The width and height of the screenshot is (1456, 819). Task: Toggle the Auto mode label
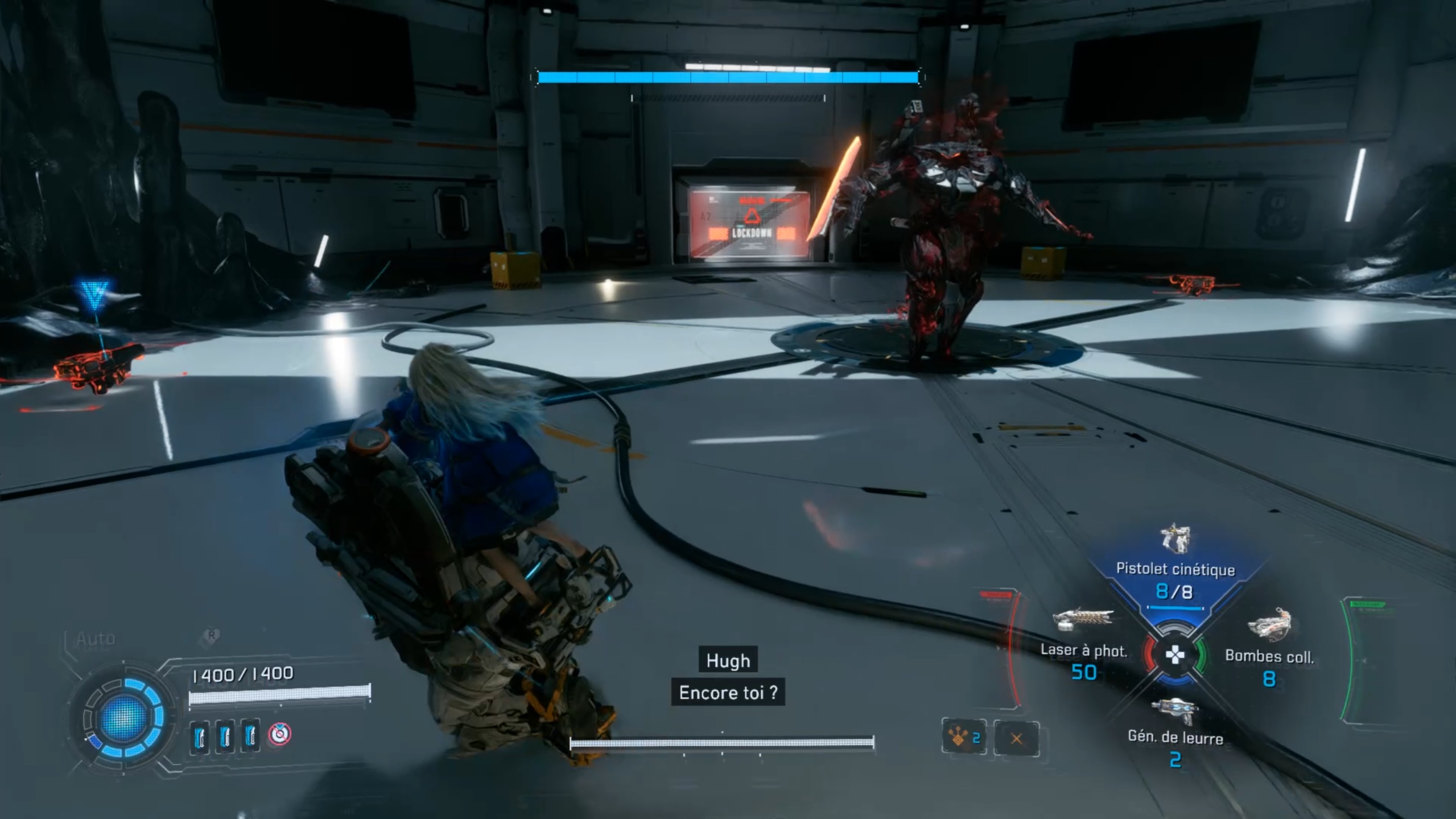pos(96,639)
